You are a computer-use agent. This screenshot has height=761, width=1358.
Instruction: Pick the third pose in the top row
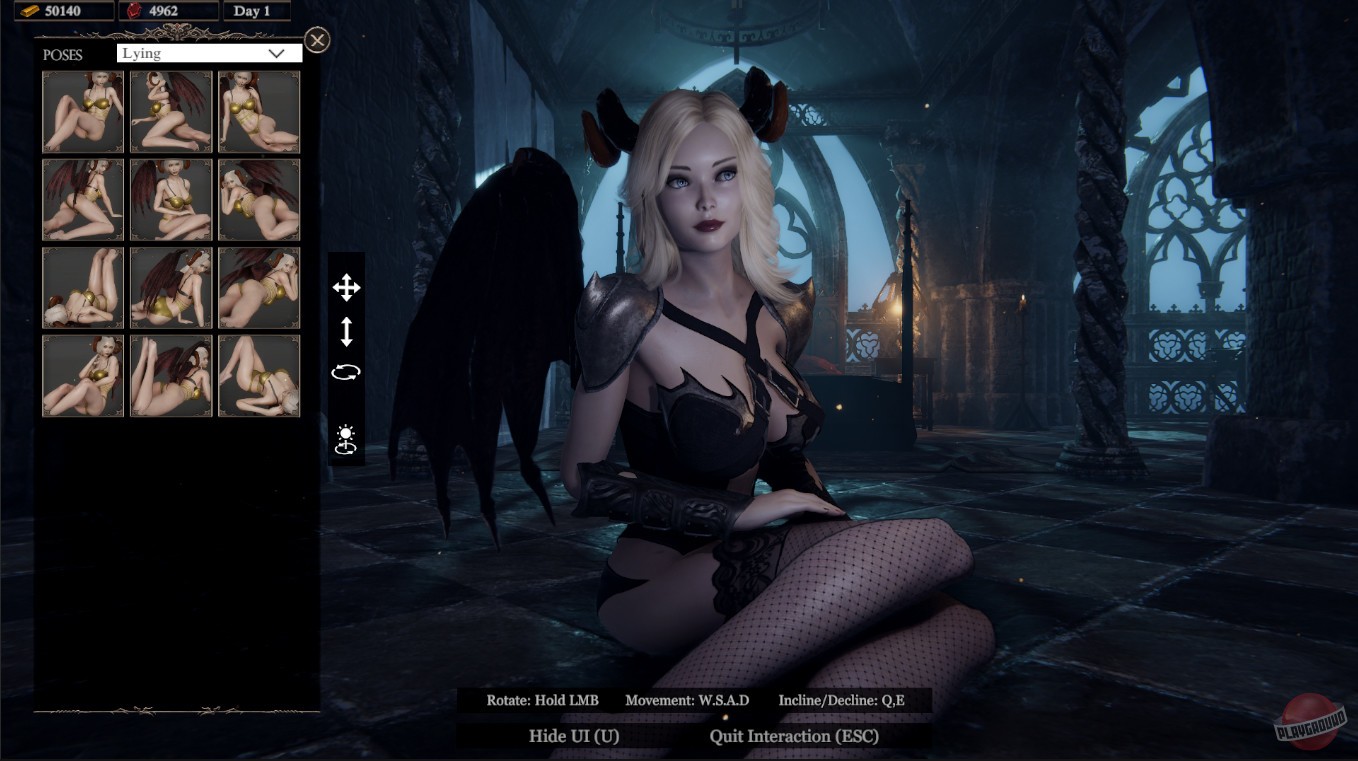(258, 111)
